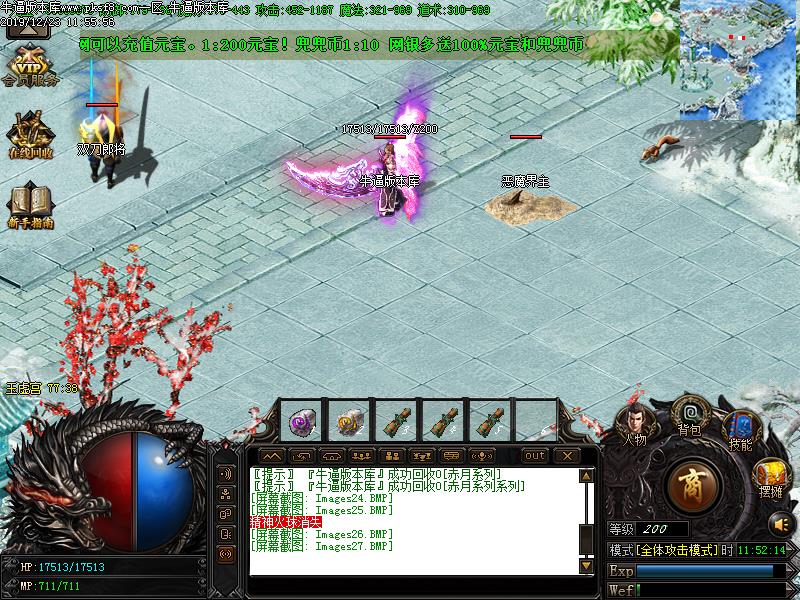Click the out button above chat
800x600 pixels.
(x=535, y=456)
